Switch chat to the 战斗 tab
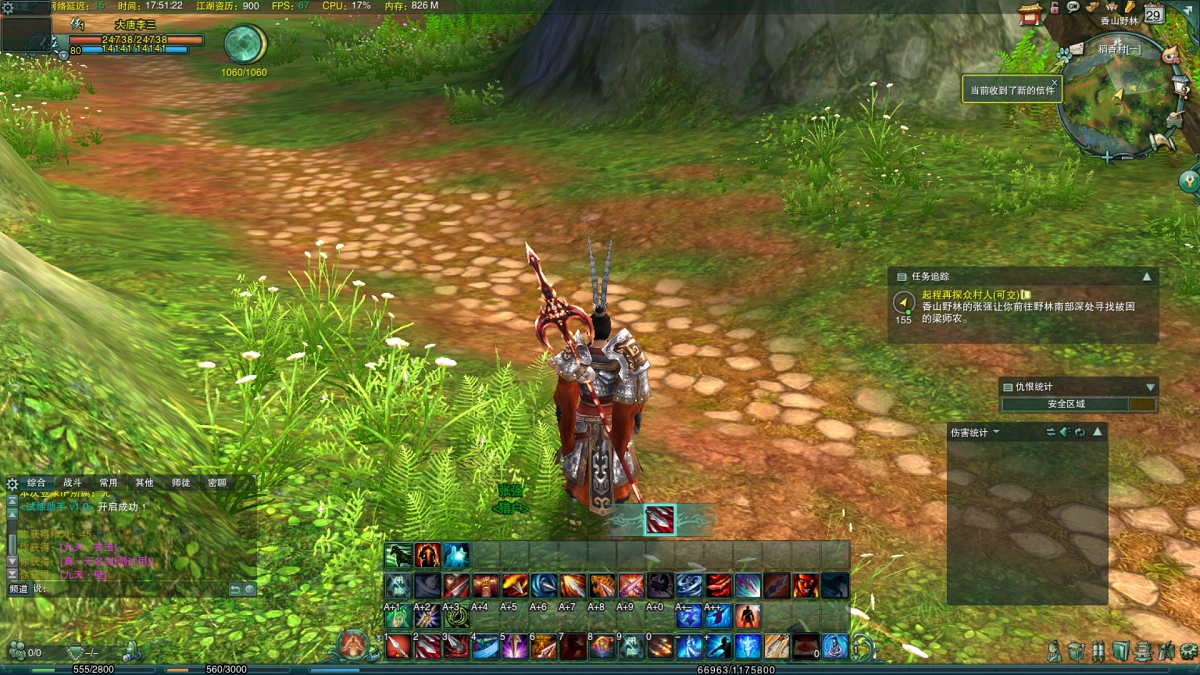1200x675 pixels. [73, 482]
